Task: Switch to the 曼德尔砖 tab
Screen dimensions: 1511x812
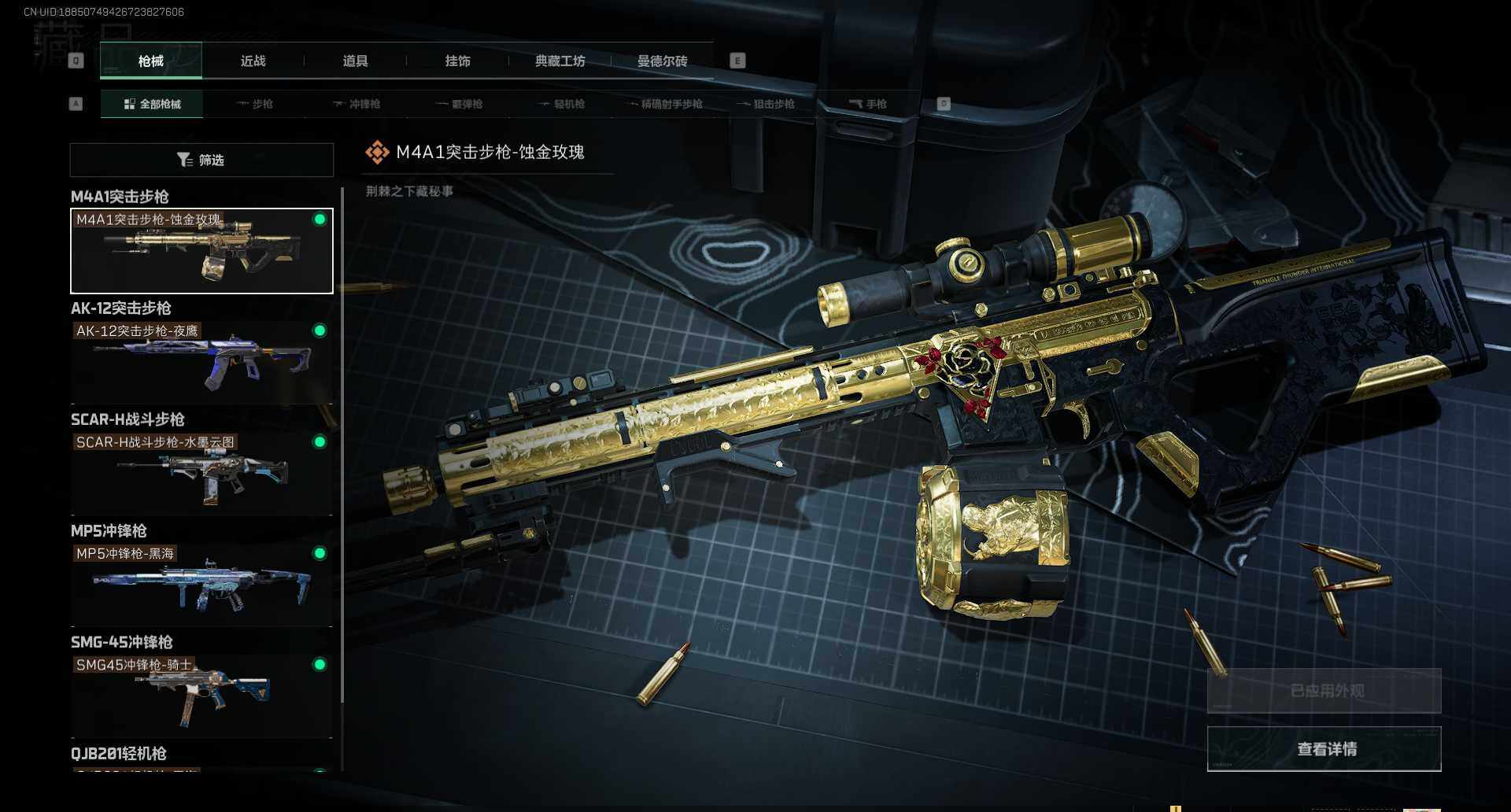Action: (x=662, y=61)
